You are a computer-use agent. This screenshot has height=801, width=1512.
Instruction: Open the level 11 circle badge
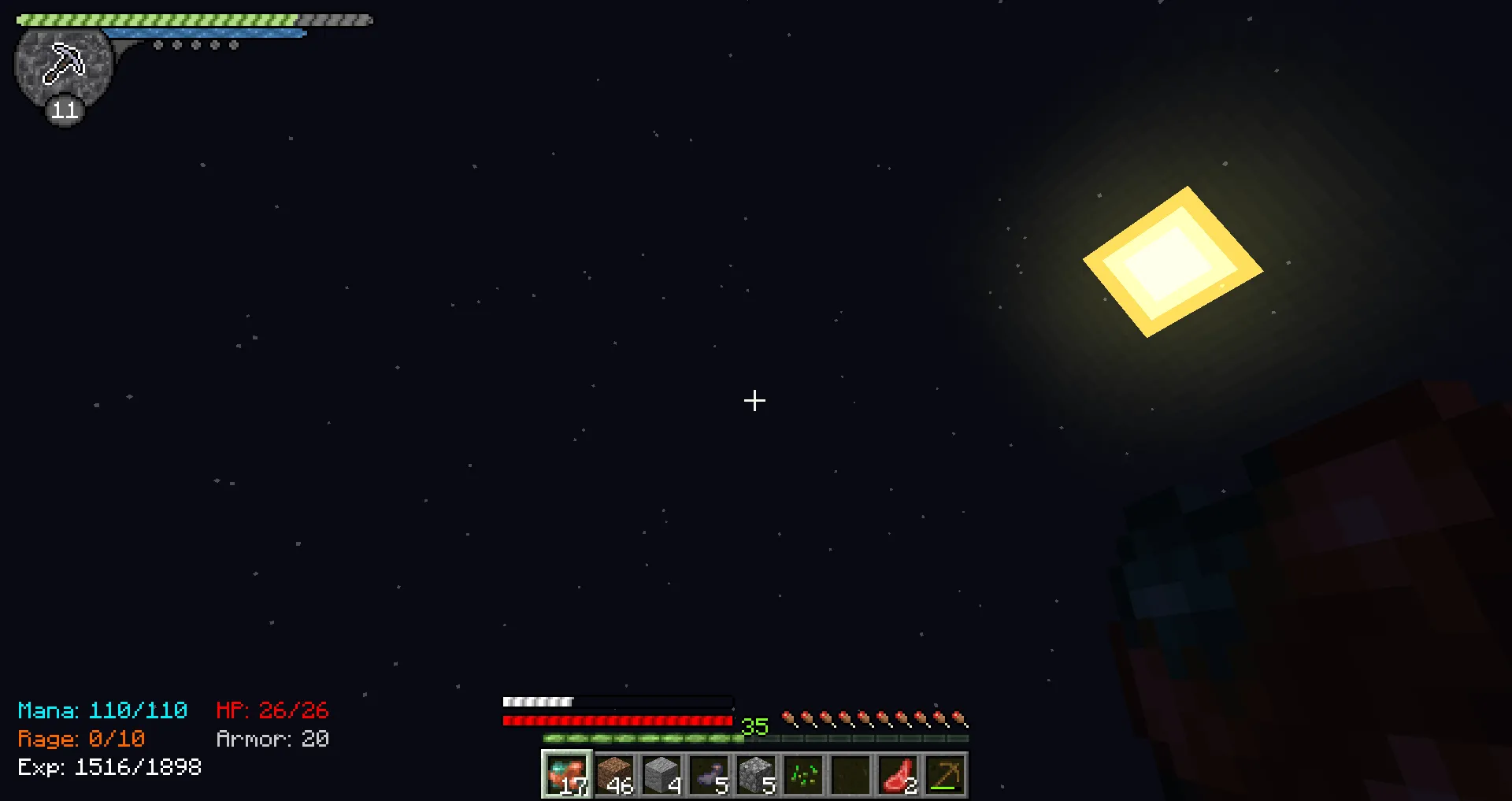click(x=63, y=110)
